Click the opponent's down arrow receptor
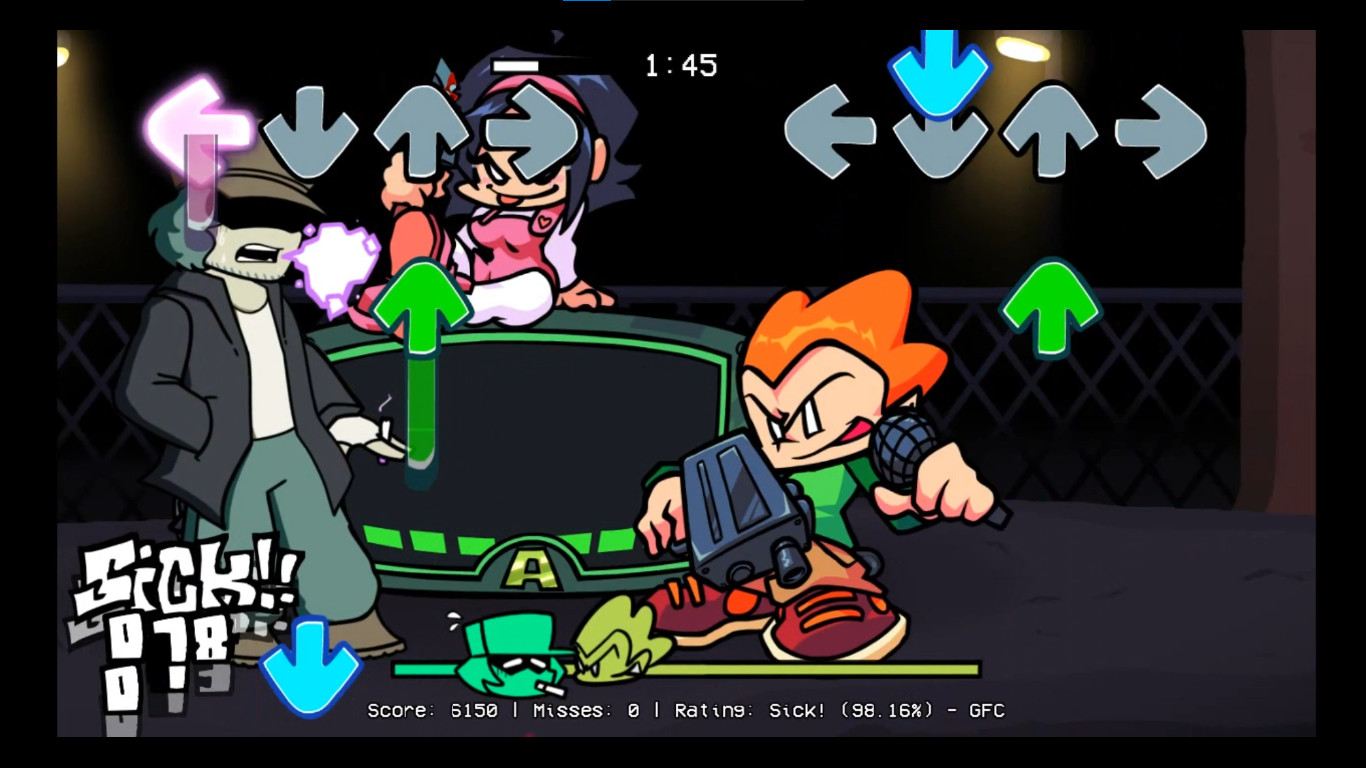 click(x=311, y=130)
